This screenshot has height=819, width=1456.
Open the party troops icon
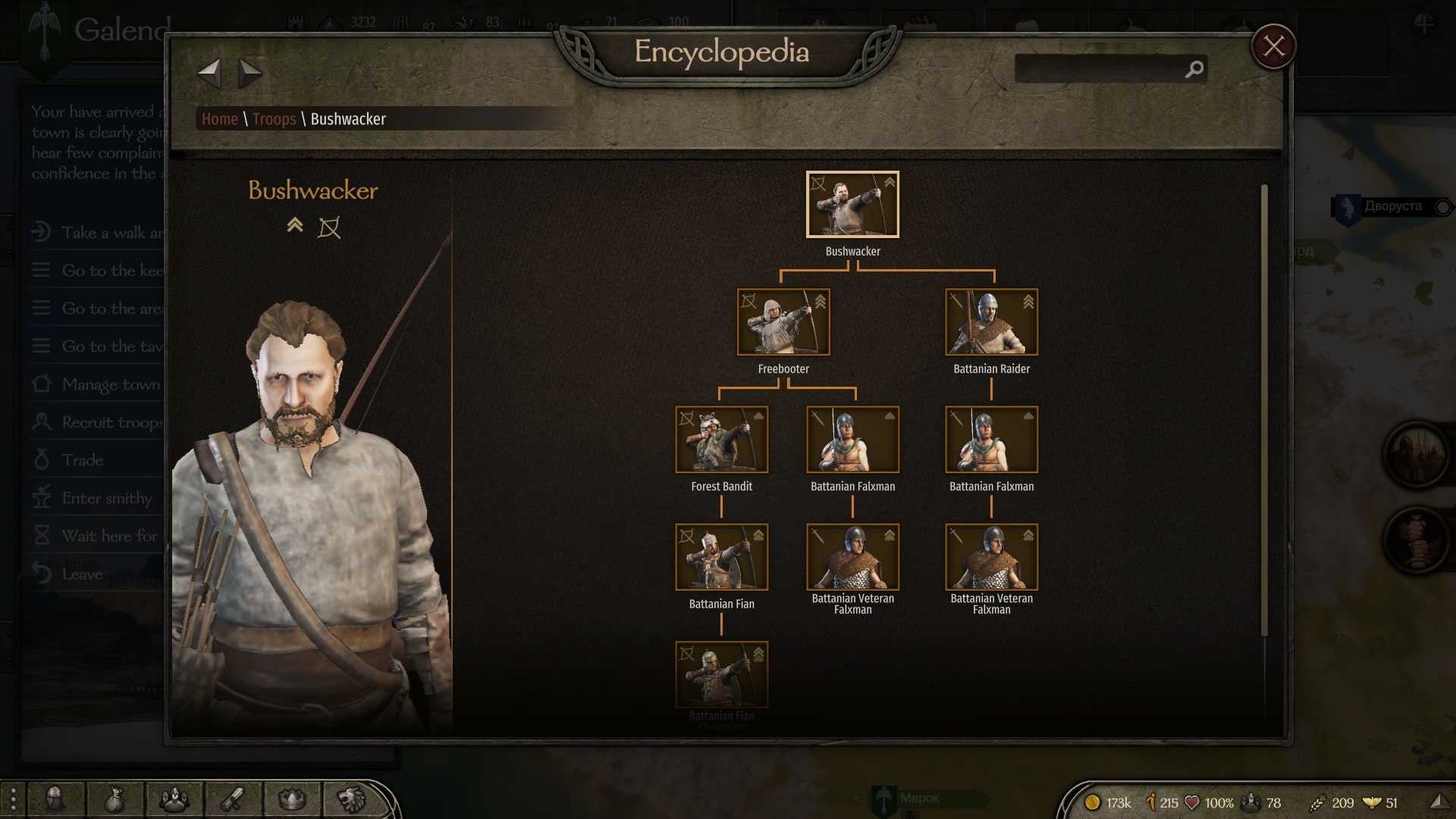click(x=174, y=799)
